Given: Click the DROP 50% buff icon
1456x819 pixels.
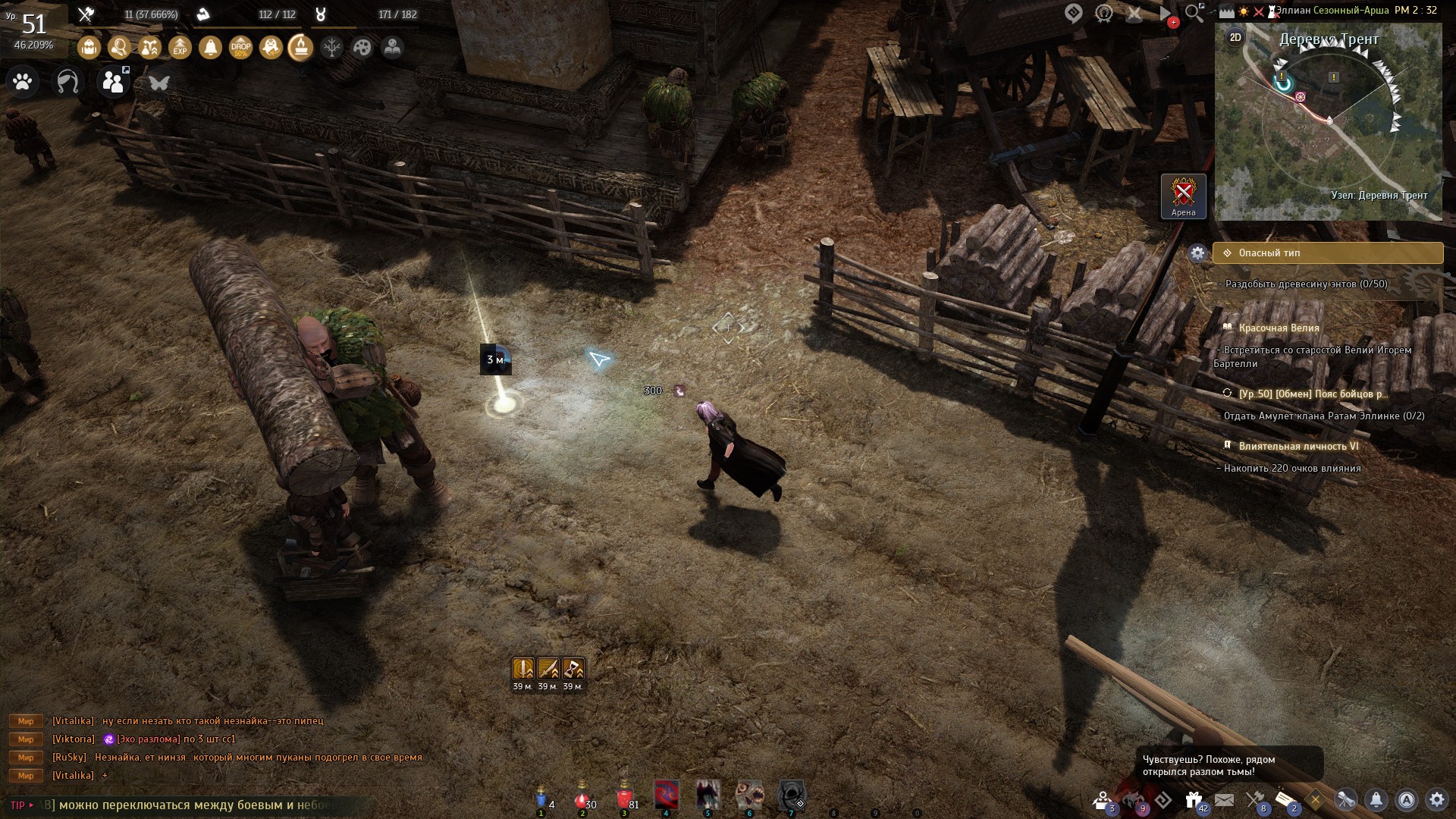Looking at the screenshot, I should pos(240,48).
